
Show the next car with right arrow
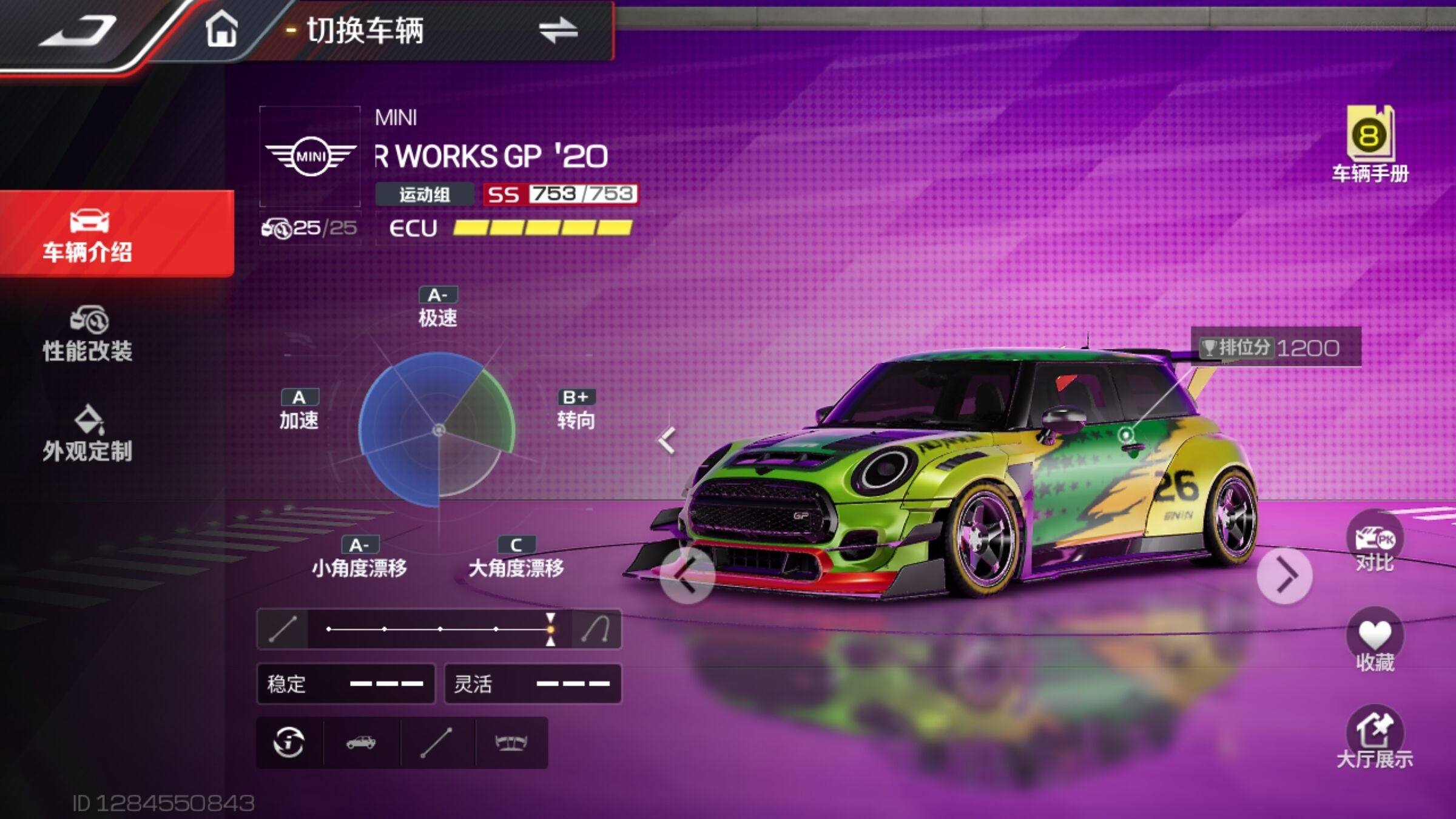point(1284,575)
